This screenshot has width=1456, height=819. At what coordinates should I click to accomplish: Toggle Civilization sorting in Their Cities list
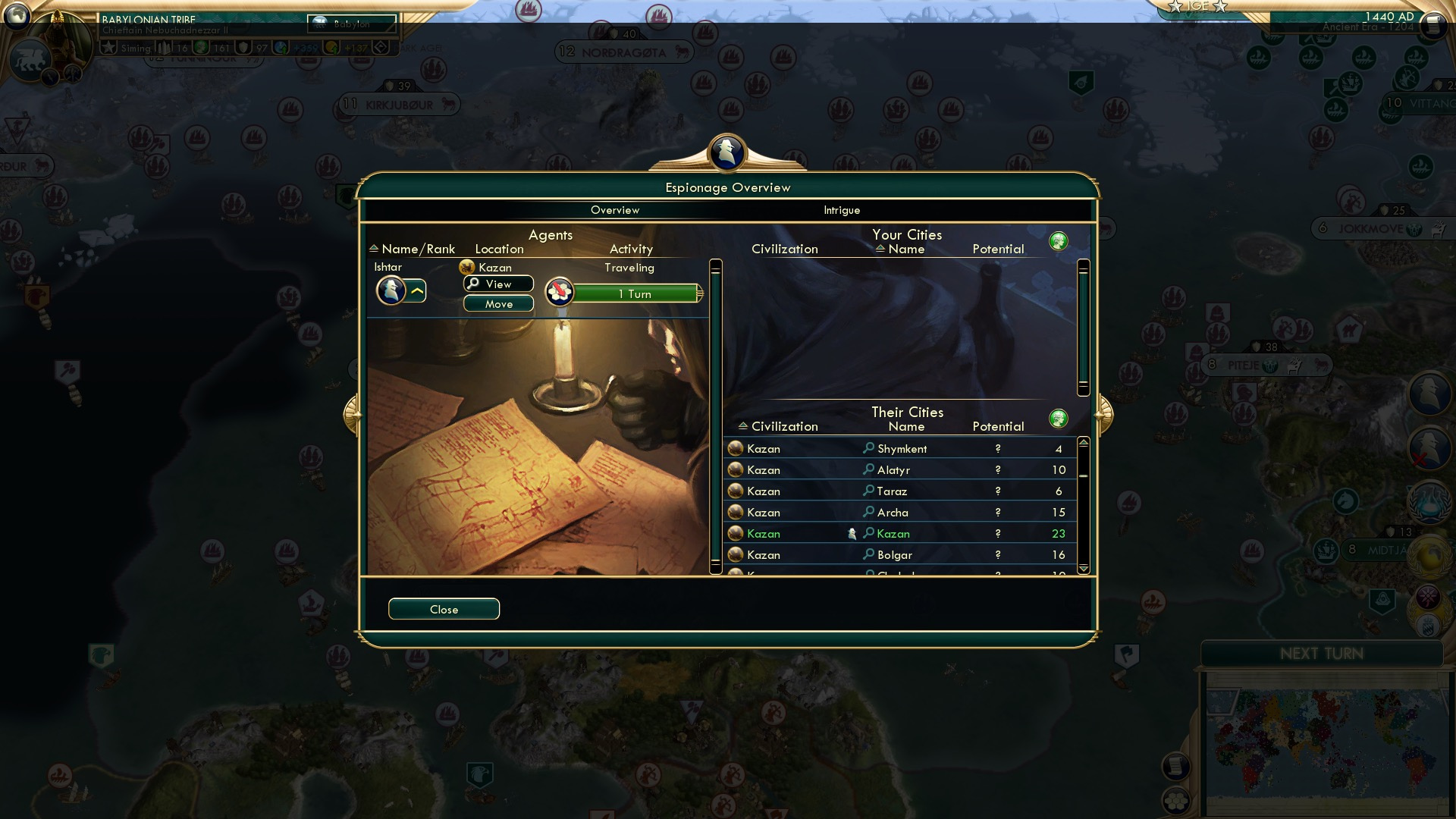[x=744, y=426]
